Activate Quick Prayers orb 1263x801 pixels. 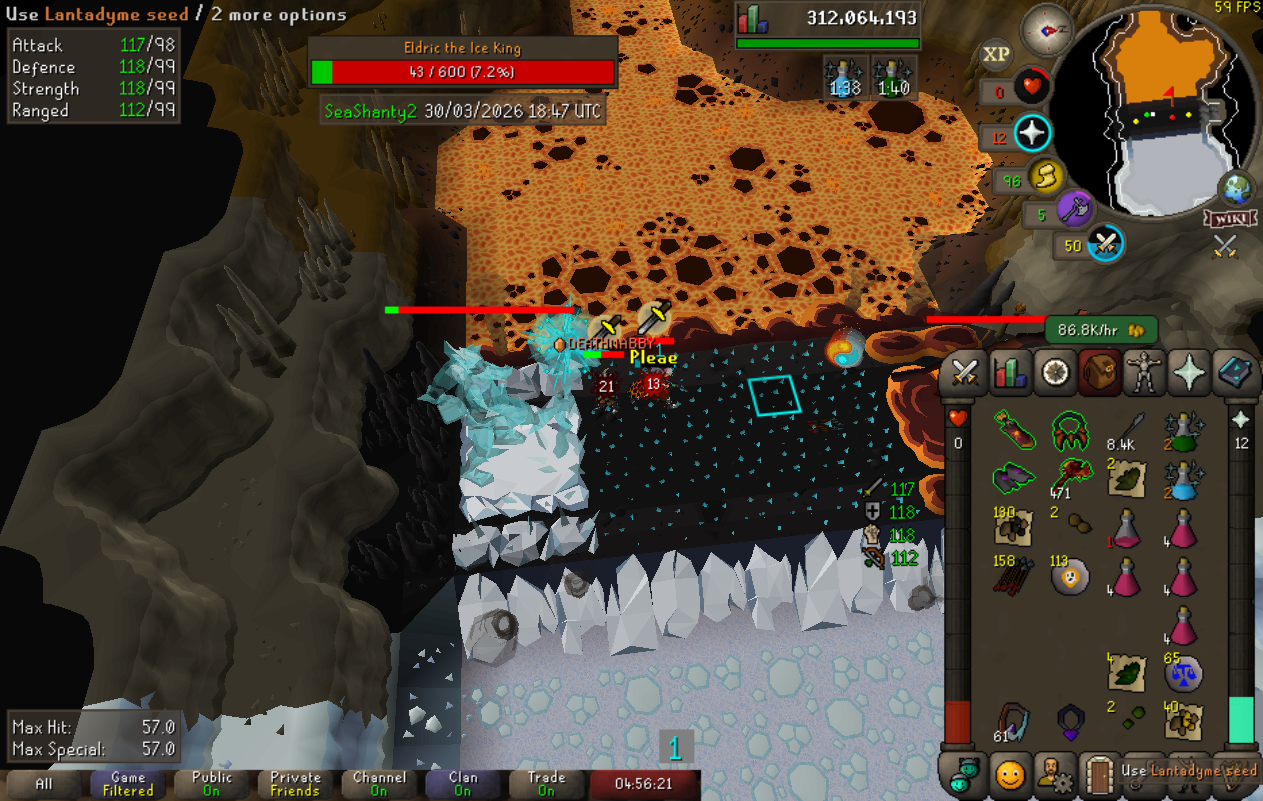pyautogui.click(x=1031, y=134)
